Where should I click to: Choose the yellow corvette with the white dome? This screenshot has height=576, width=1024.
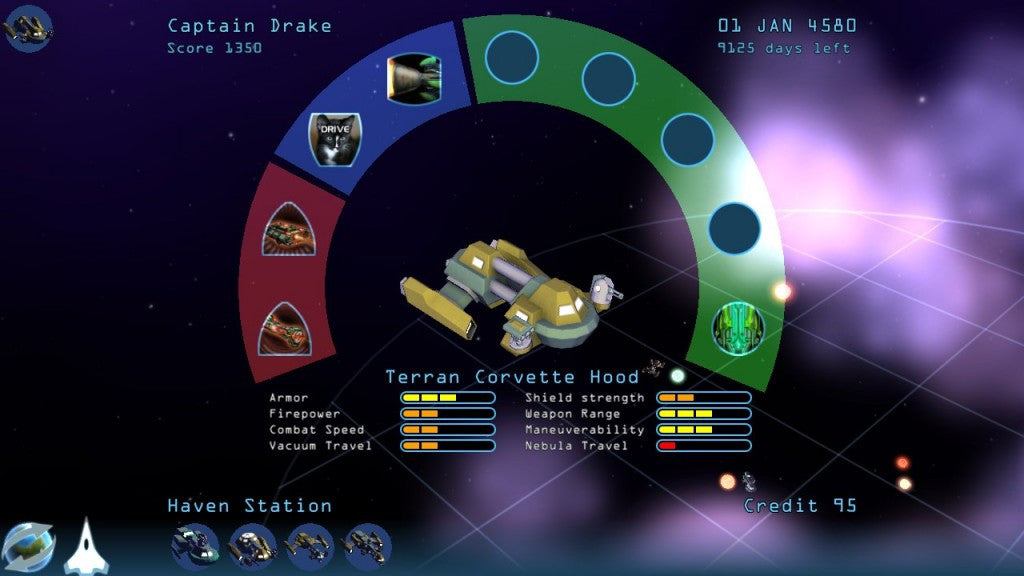point(252,547)
